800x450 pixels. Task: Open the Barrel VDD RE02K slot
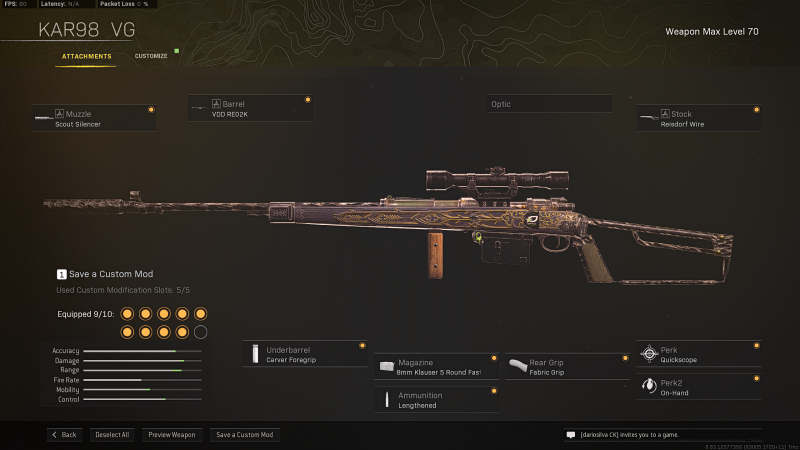click(x=250, y=108)
